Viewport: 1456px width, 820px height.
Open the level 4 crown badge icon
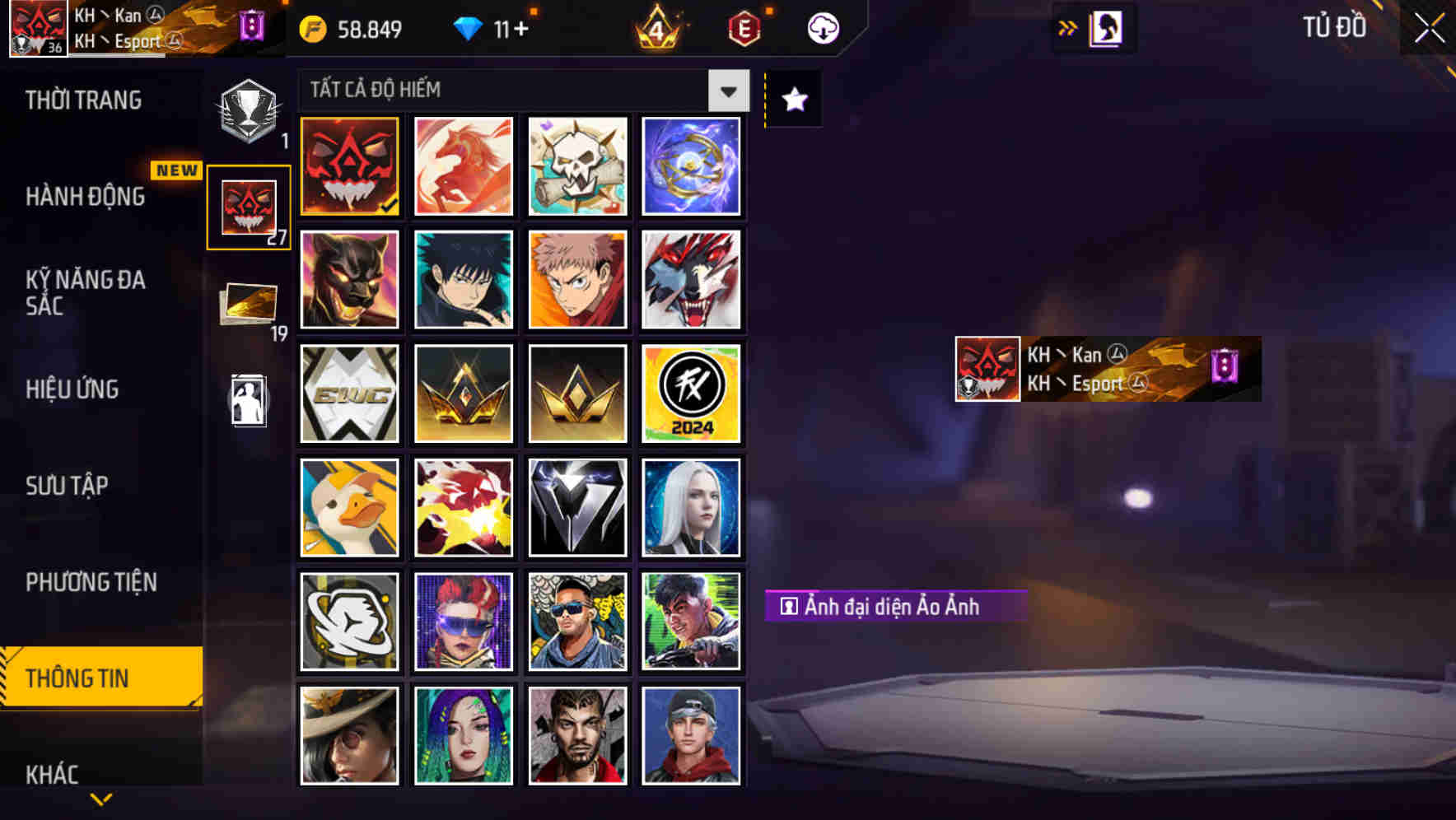click(656, 28)
